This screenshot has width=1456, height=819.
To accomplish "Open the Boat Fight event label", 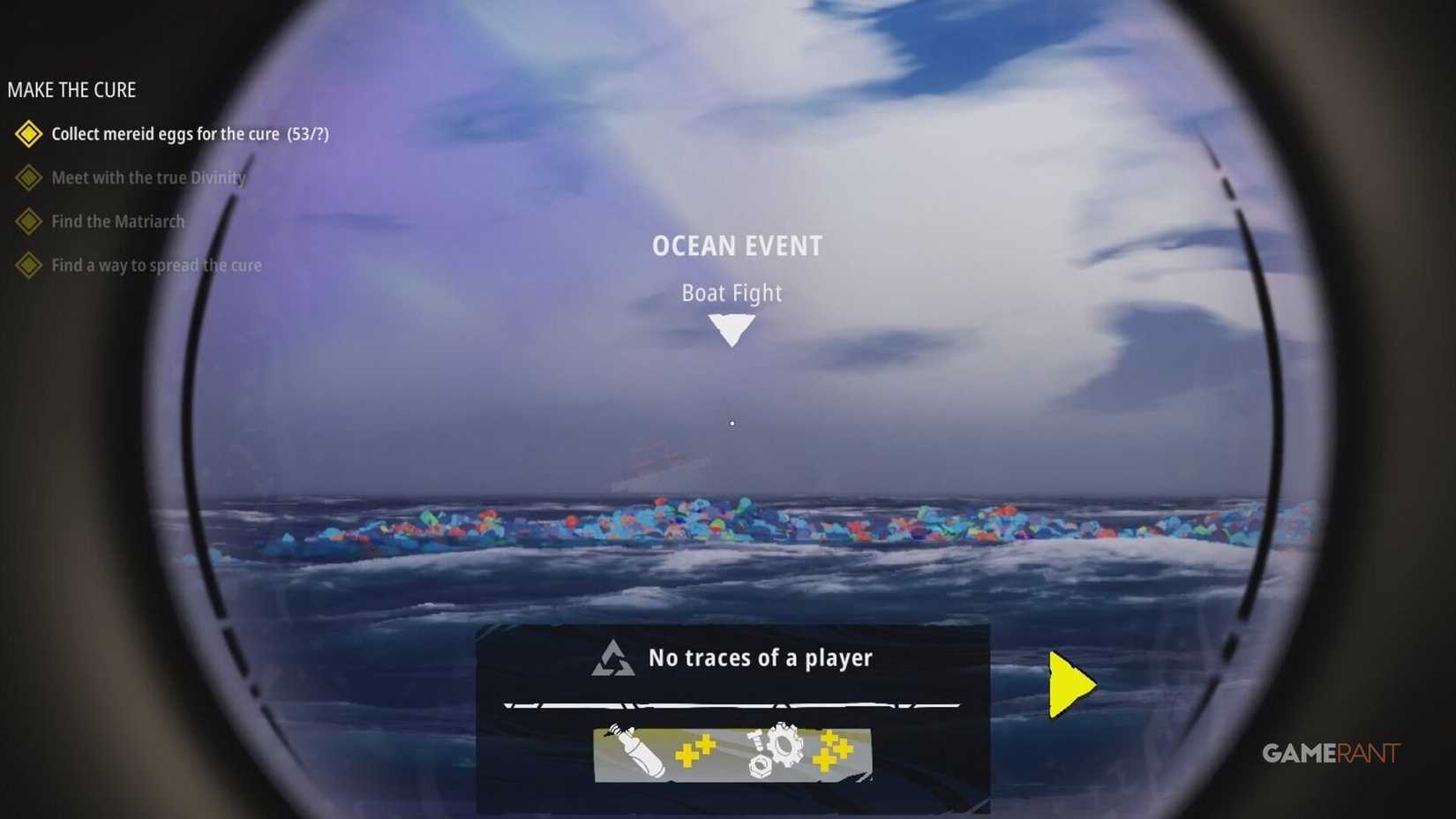I will pos(732,293).
